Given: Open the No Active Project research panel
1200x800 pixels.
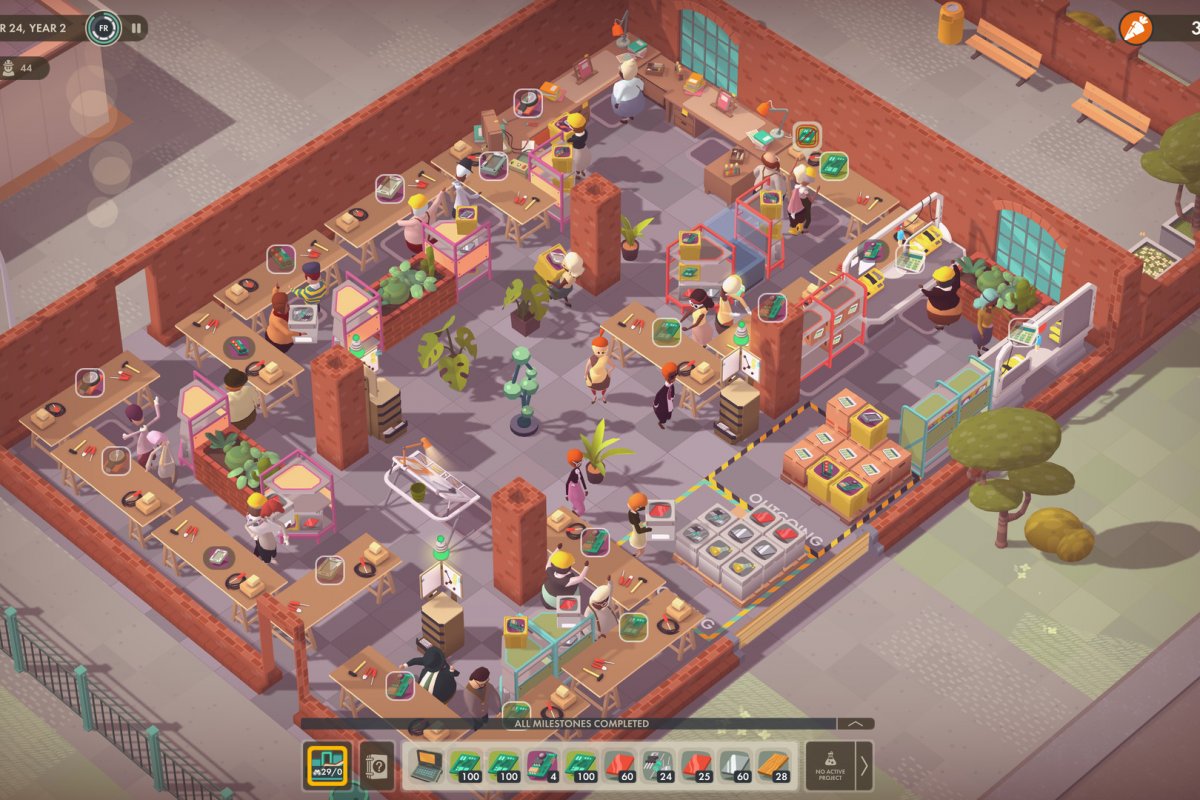Looking at the screenshot, I should (x=829, y=766).
